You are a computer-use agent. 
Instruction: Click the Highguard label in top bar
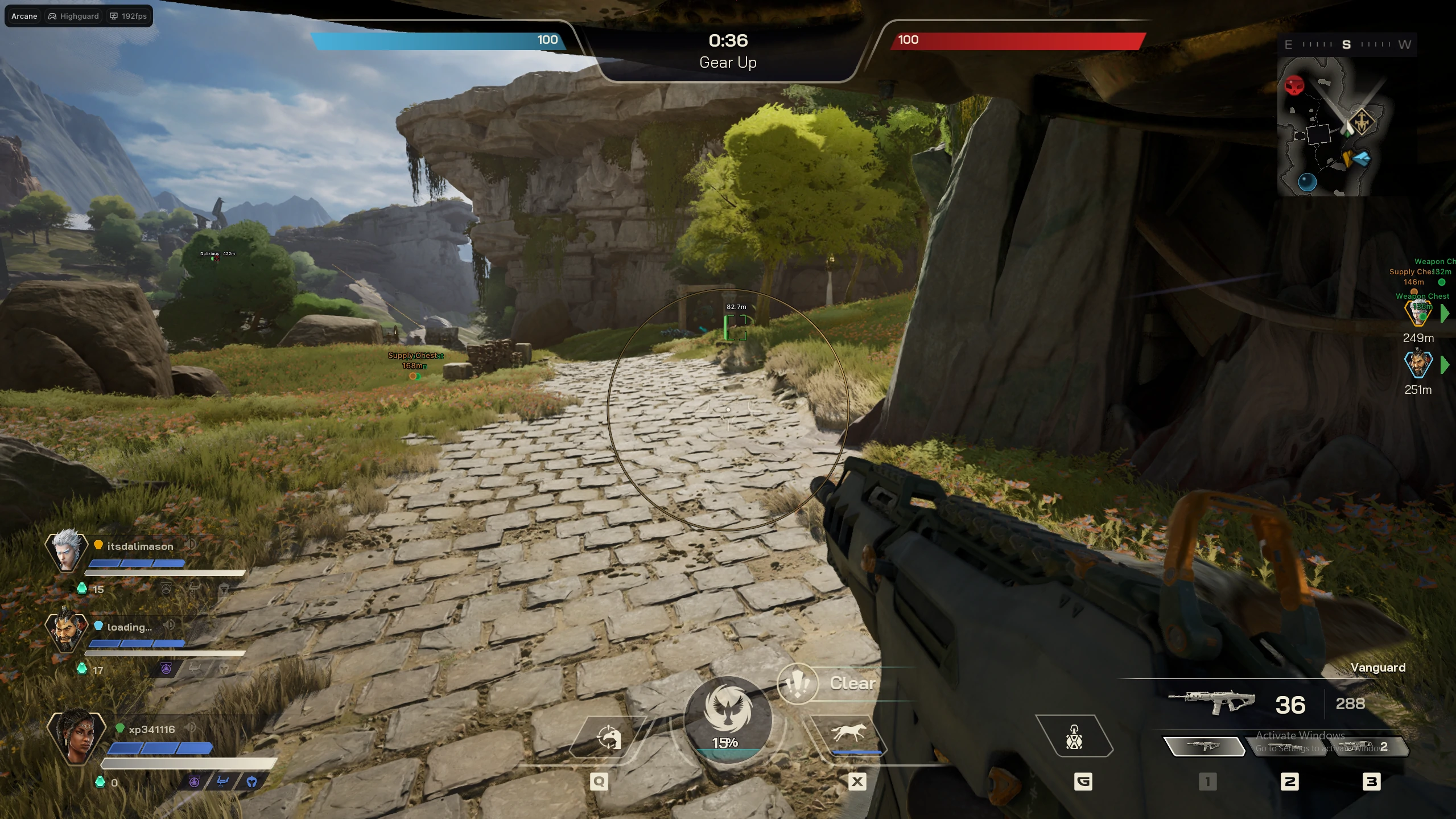(x=73, y=16)
